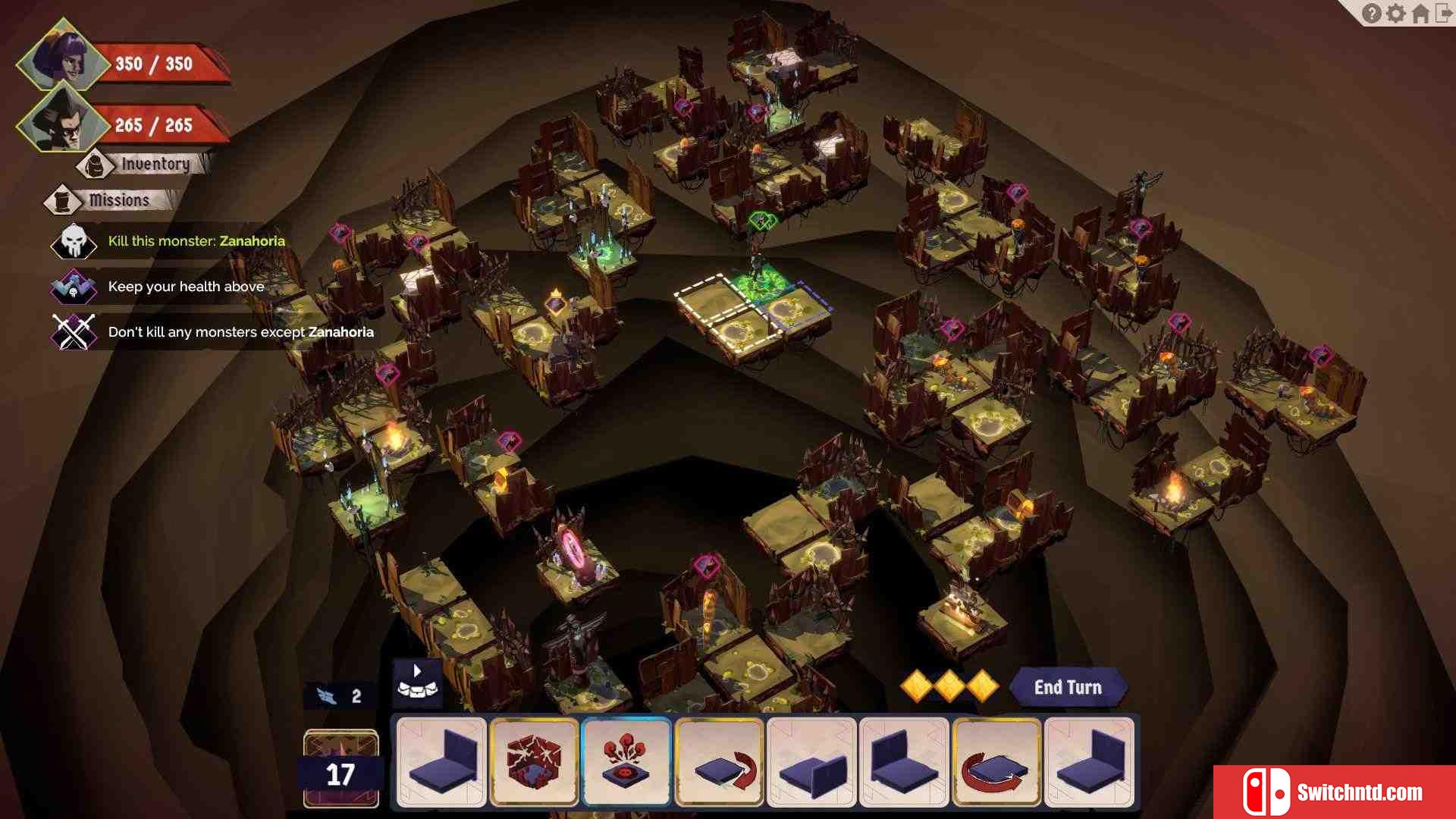This screenshot has width=1456, height=819.
Task: Select the Kill this monster Zanahoria mission
Action: (x=196, y=241)
